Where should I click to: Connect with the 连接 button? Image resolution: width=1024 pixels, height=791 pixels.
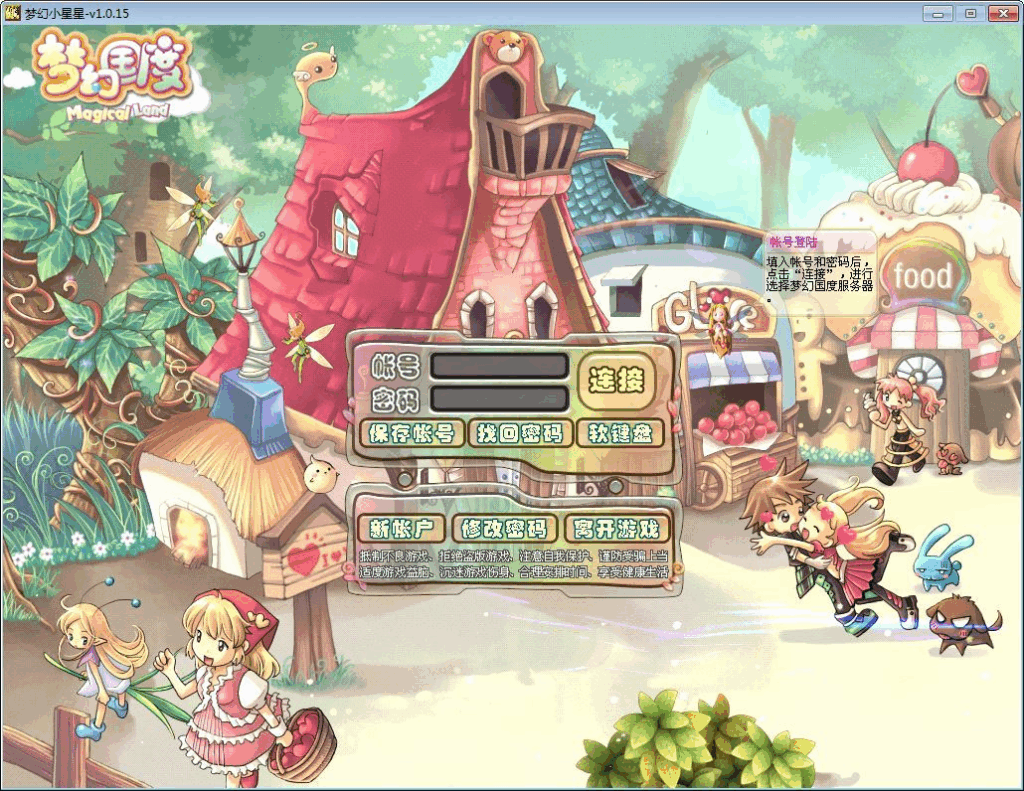click(617, 380)
